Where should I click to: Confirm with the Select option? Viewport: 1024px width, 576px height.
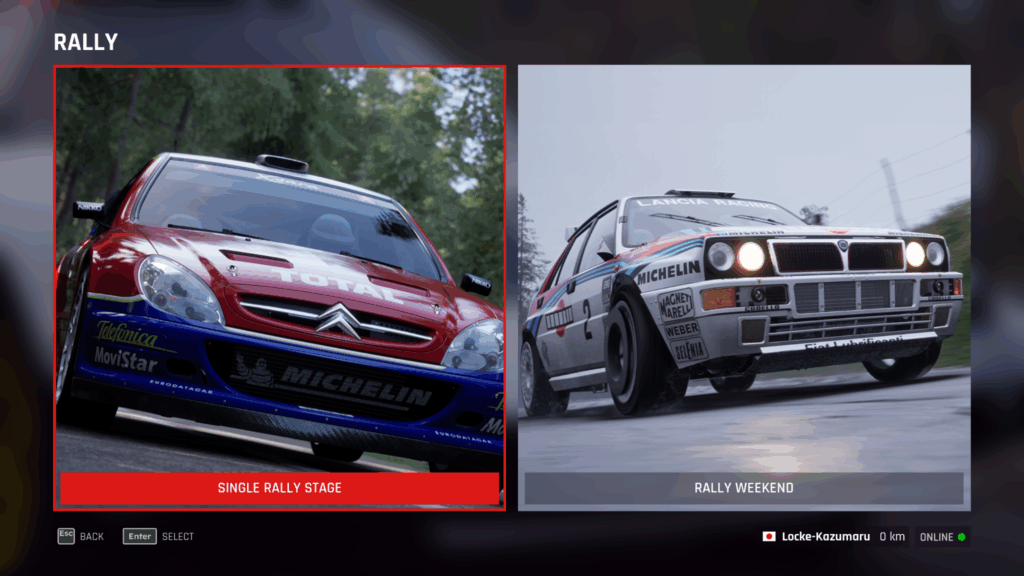pyautogui.click(x=159, y=536)
